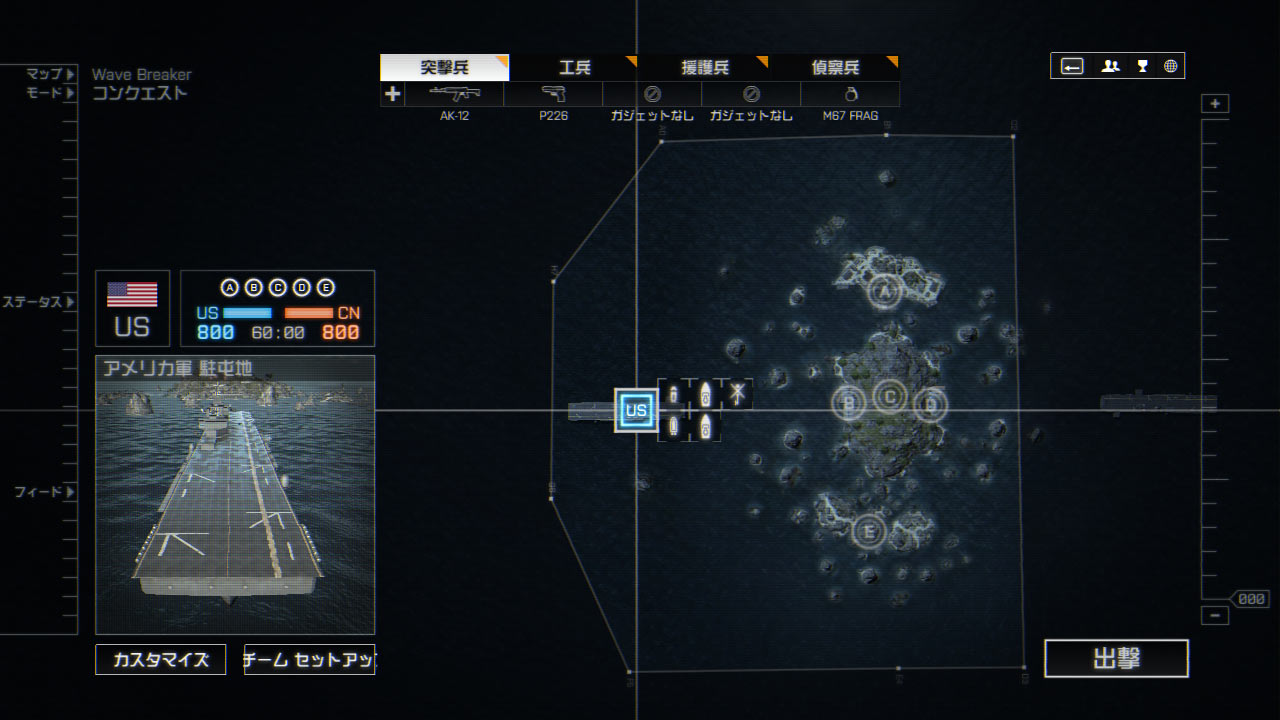Screen dimensions: 1280x720
Task: Select the US base spawn point
Action: pos(636,410)
